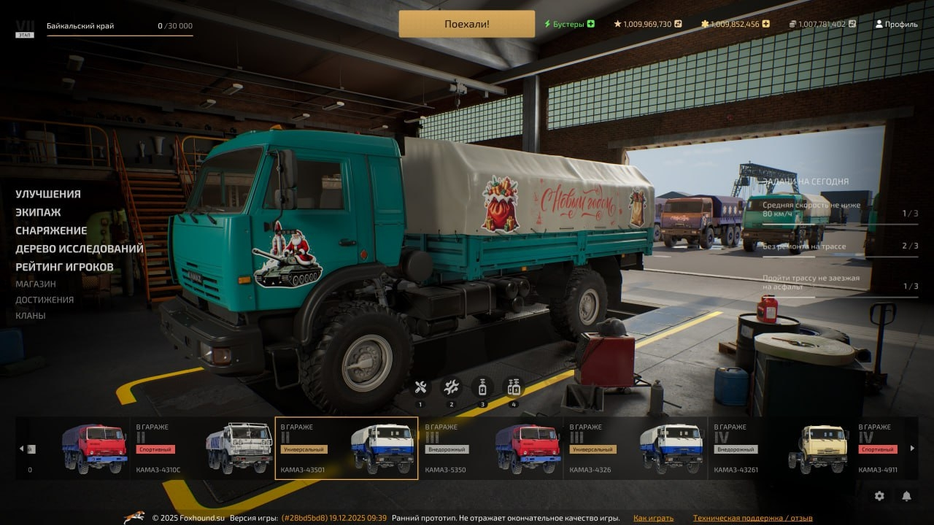Image resolution: width=934 pixels, height=525 pixels.
Task: Add boosters via the Бустеры button
Action: [x=569, y=24]
